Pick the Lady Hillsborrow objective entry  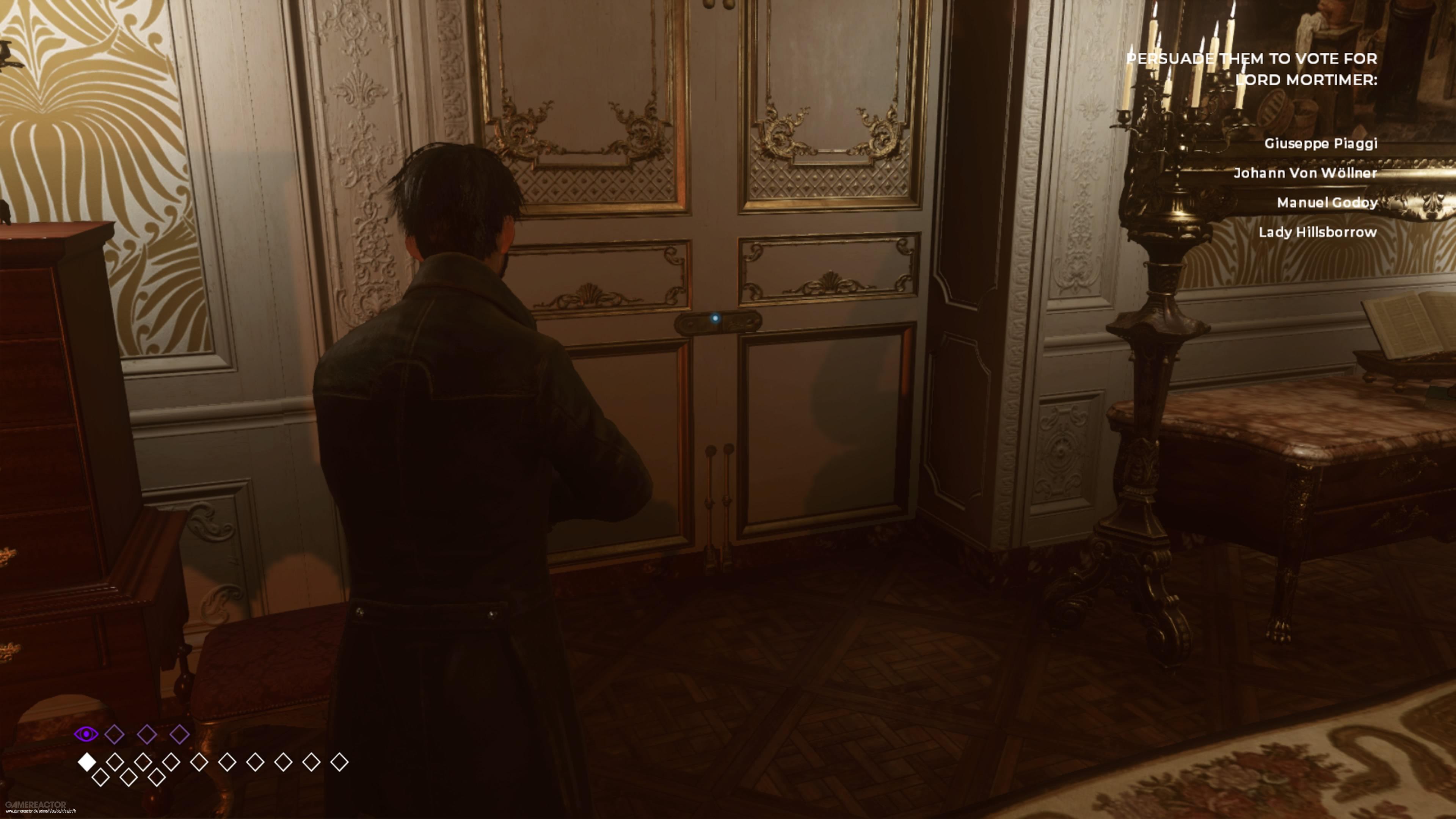[x=1317, y=232]
